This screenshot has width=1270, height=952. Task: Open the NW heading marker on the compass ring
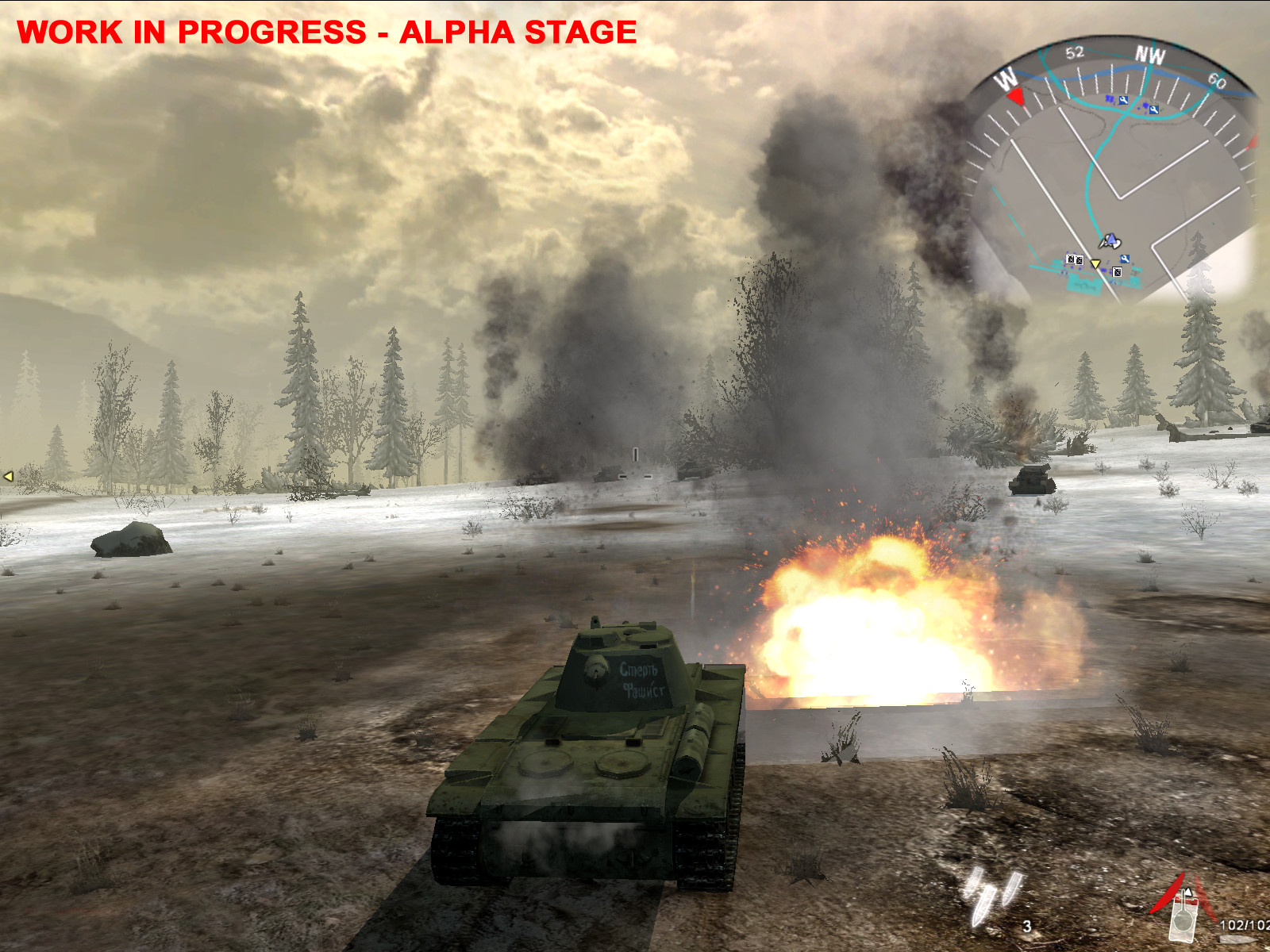[1150, 55]
